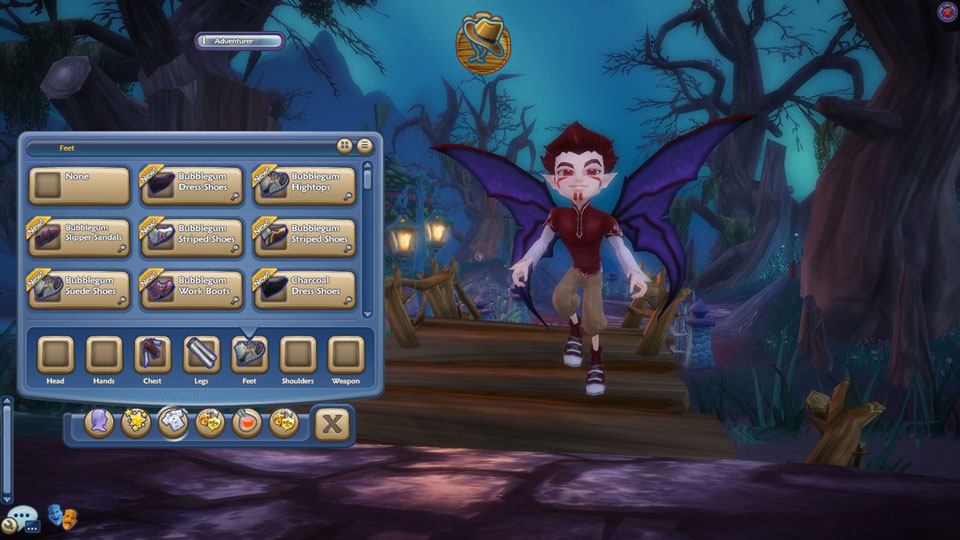Switch to the Chest slot

click(x=152, y=355)
